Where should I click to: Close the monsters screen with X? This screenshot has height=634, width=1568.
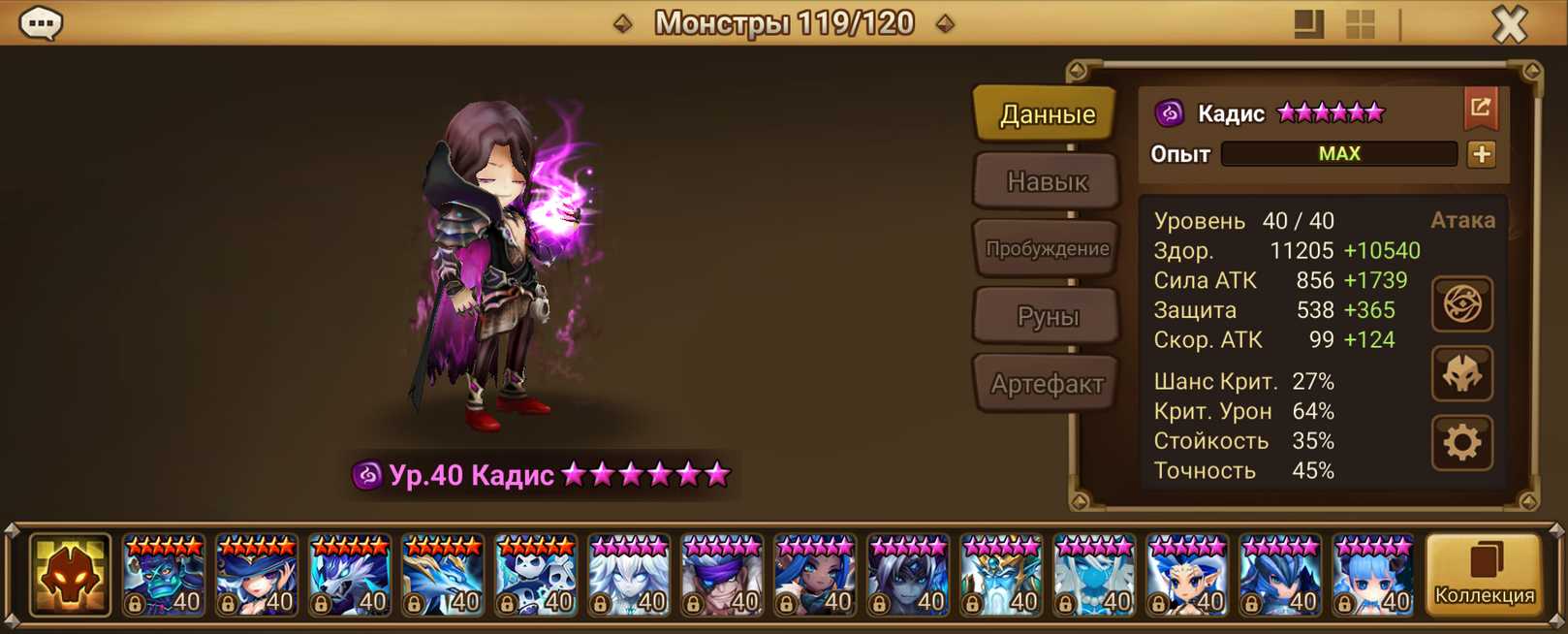pyautogui.click(x=1509, y=23)
